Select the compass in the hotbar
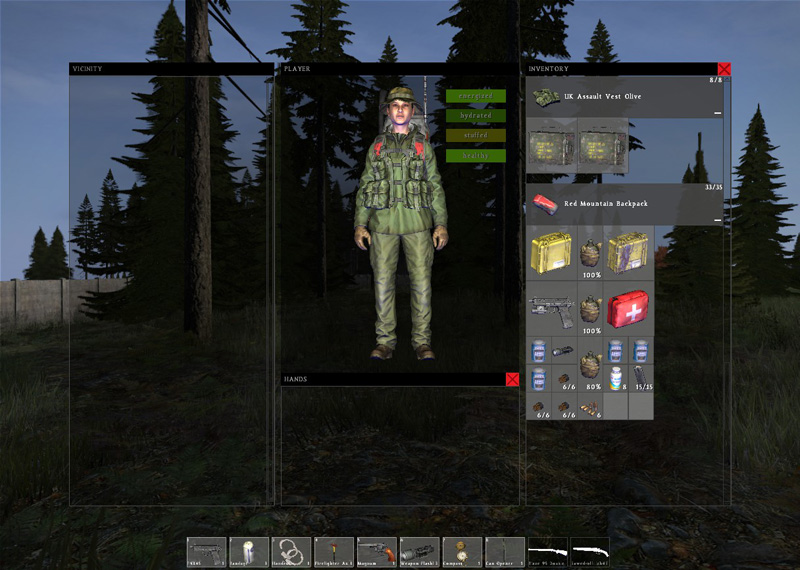The image size is (800, 570). click(x=462, y=552)
